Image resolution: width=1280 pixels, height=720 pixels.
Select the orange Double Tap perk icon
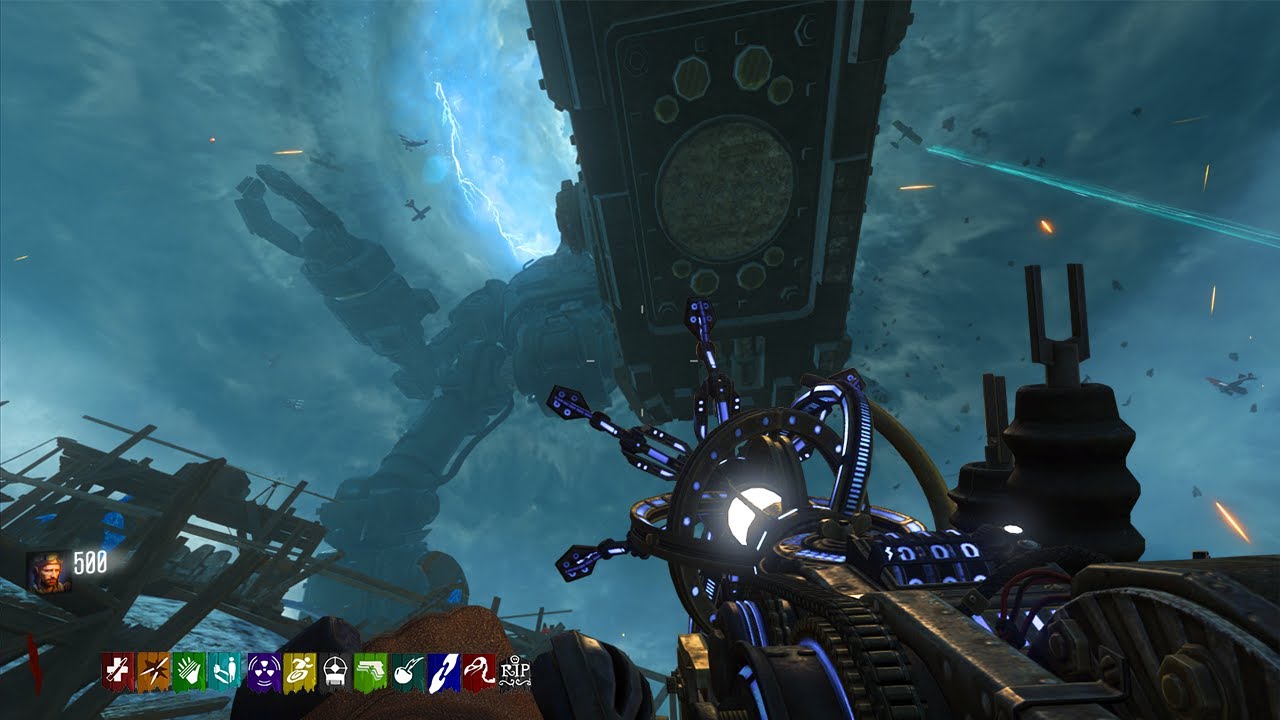[x=153, y=671]
